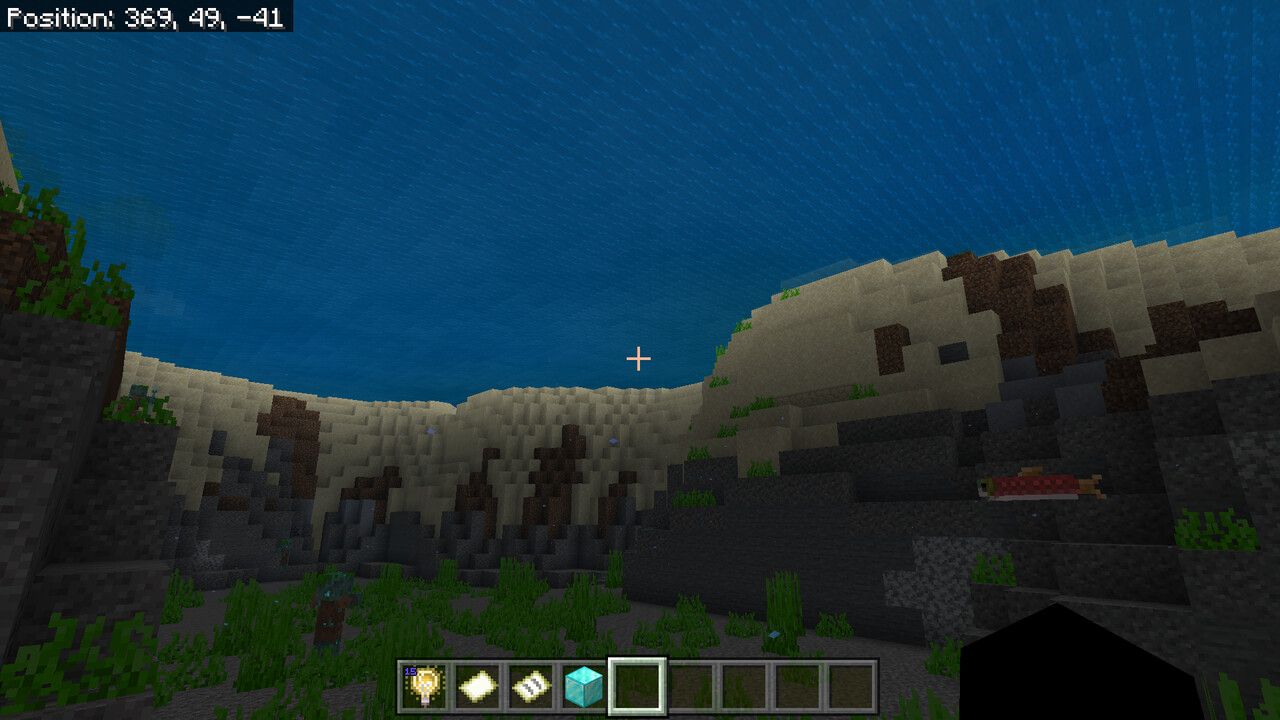Select the lined paper item slot
The width and height of the screenshot is (1280, 720).
pos(531,686)
